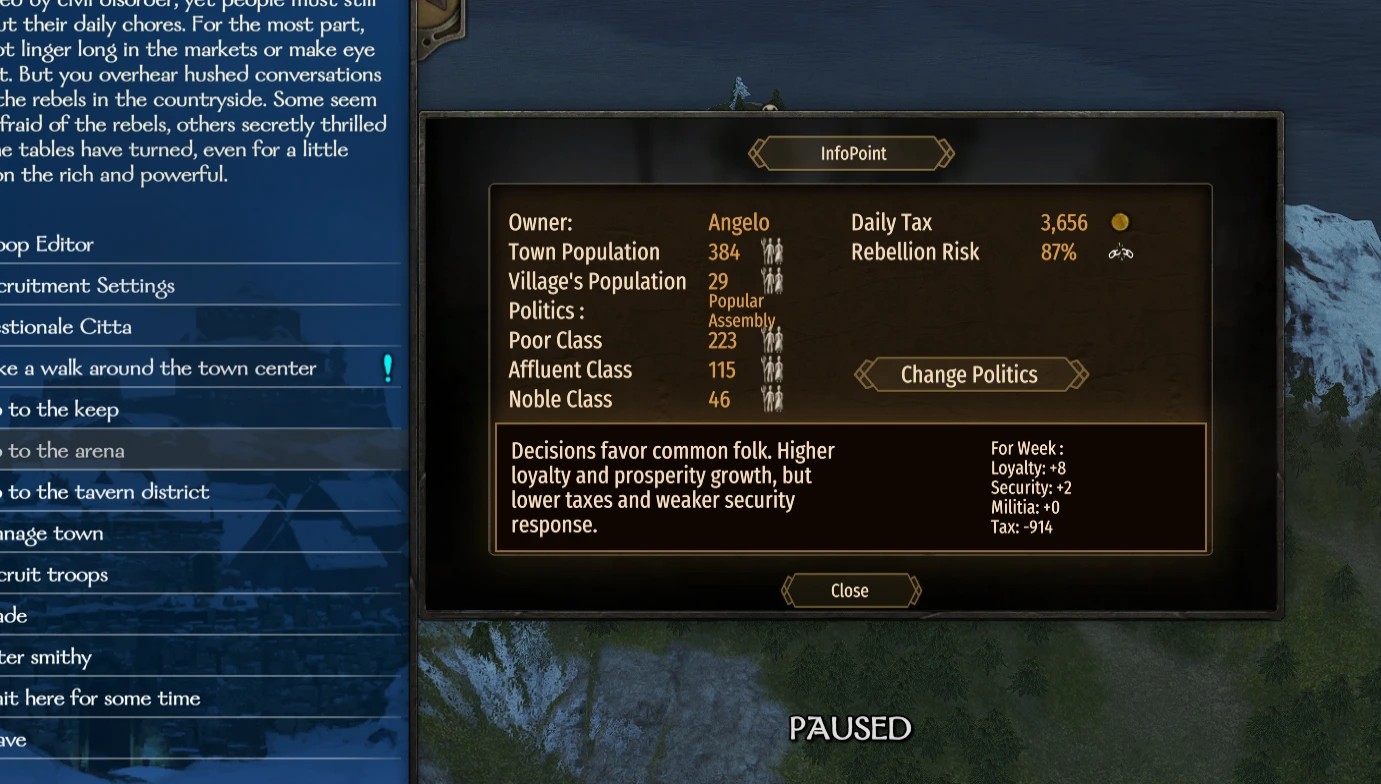Take a walk around the town center
The image size is (1381, 784).
159,368
